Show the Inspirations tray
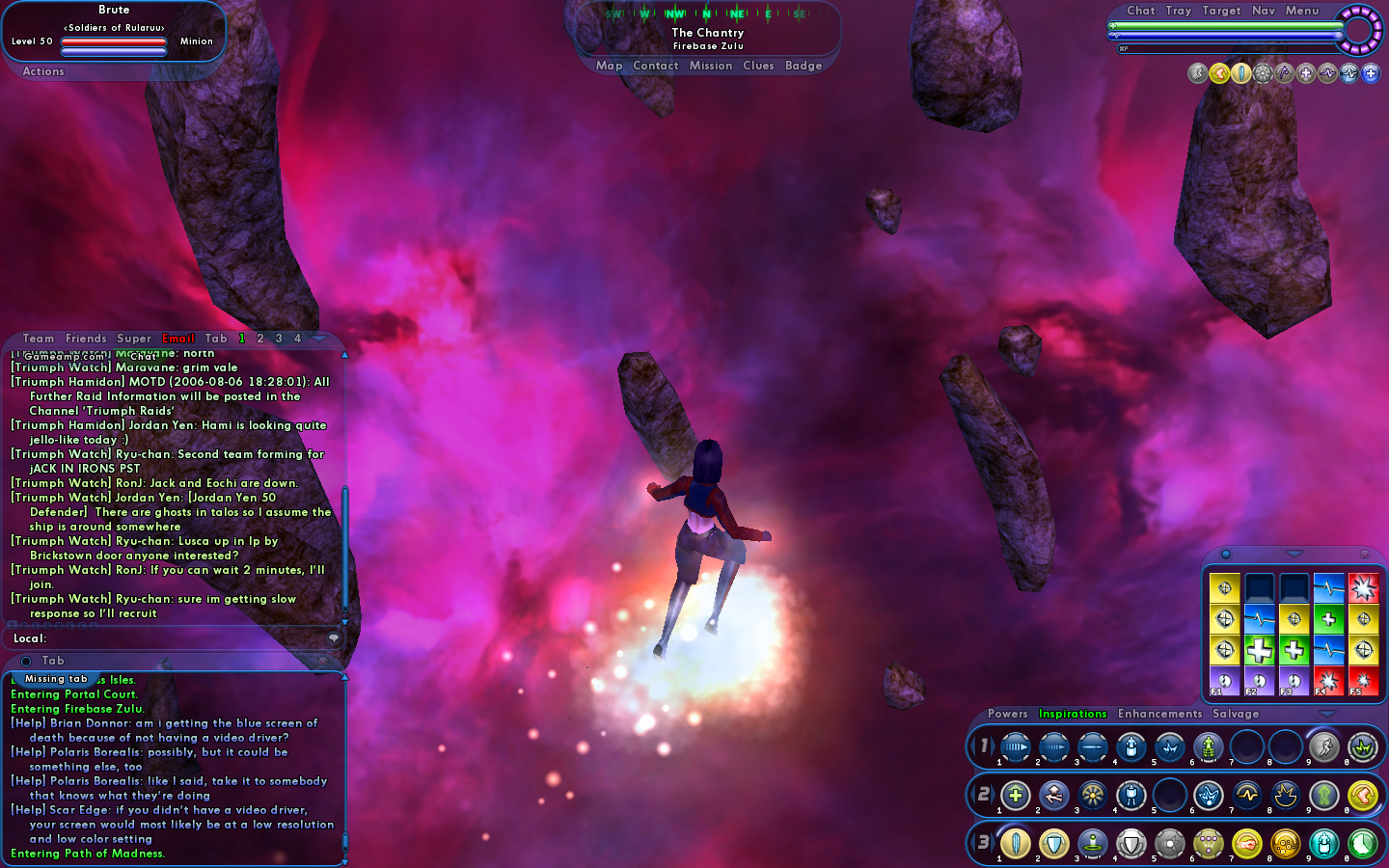 1073,714
